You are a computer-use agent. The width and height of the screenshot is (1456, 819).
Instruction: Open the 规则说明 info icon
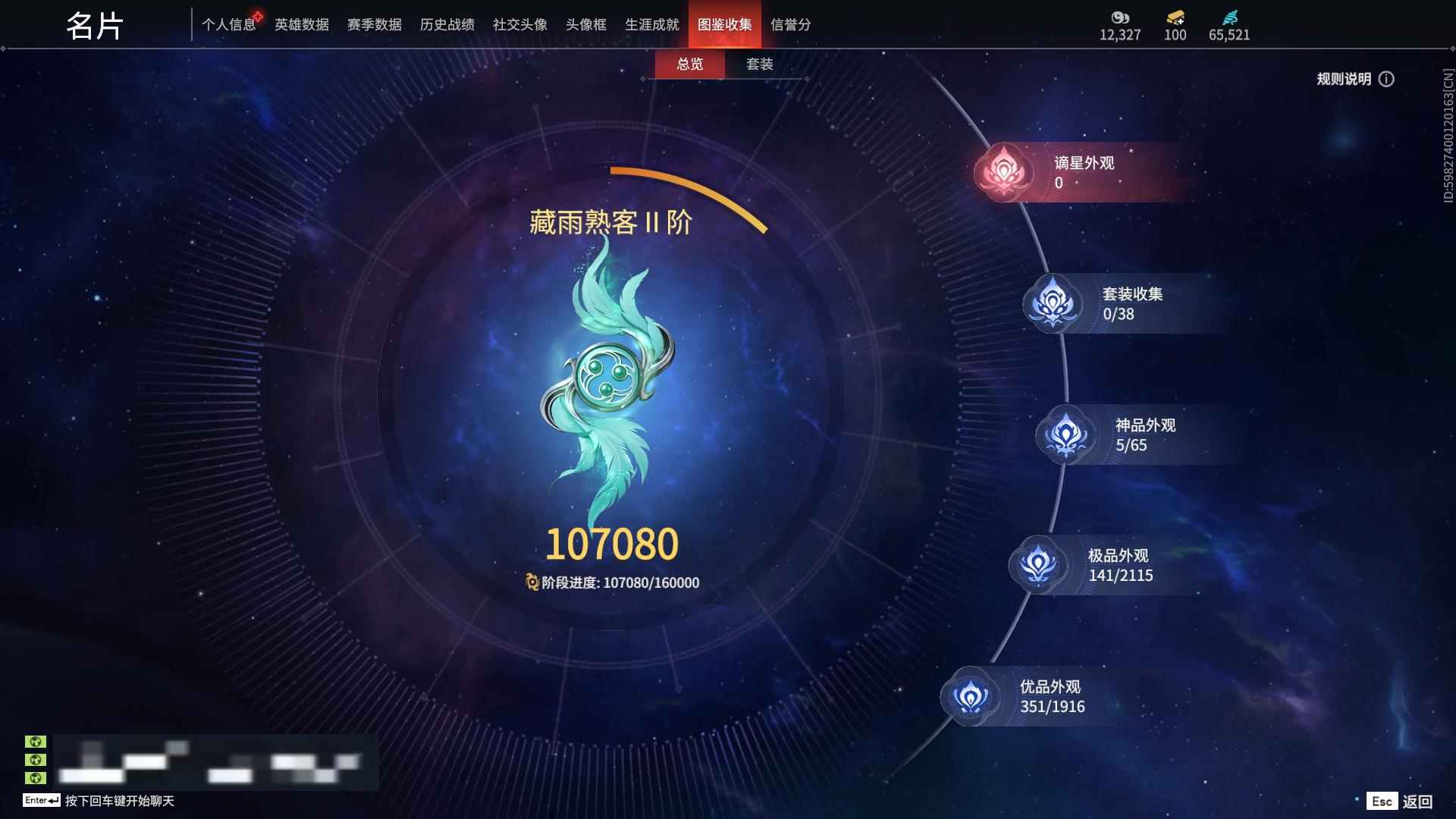(x=1389, y=79)
